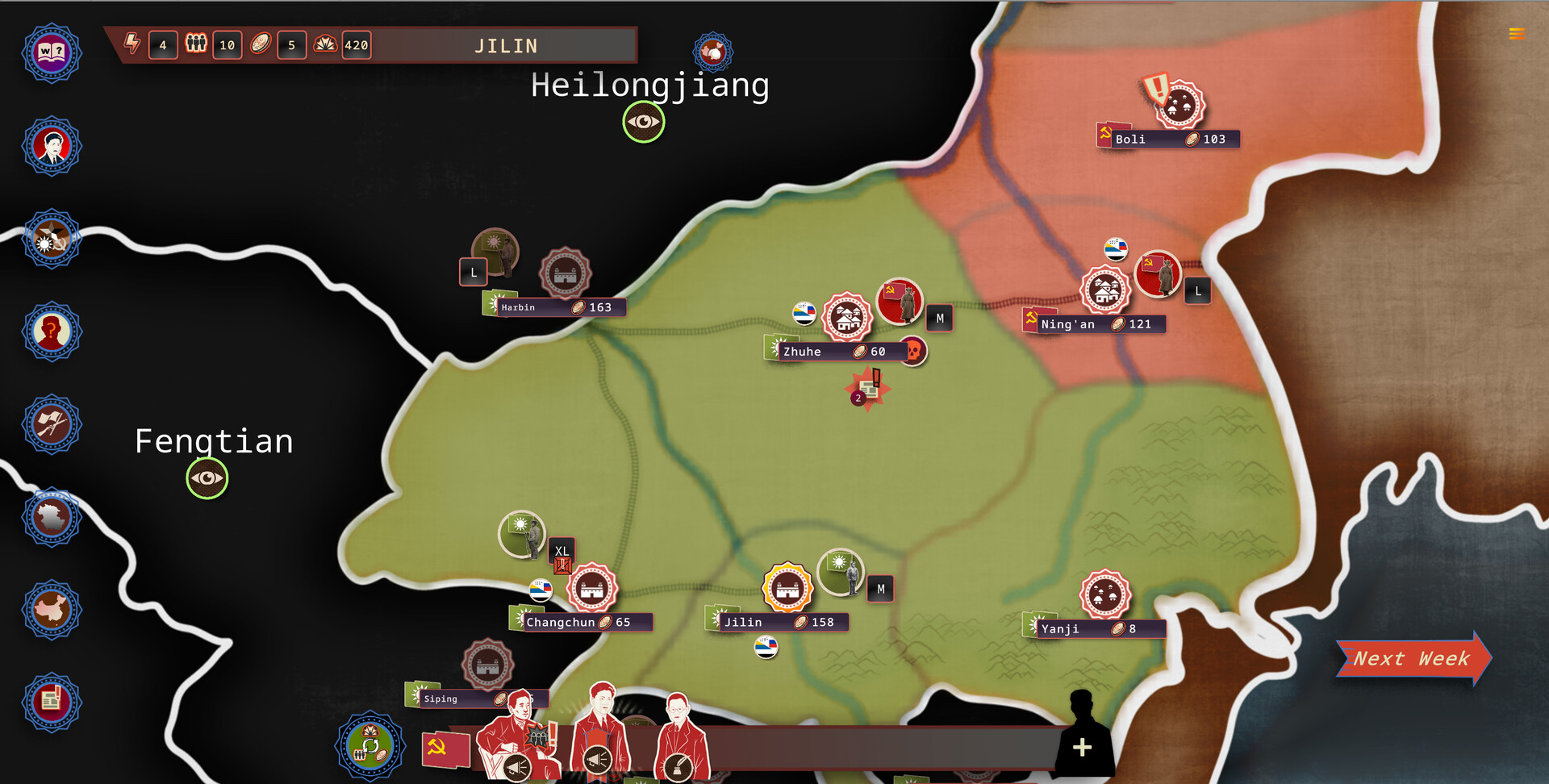This screenshot has width=1549, height=784.
Task: Open the newspaper icon at sidebar bottom
Action: point(51,702)
